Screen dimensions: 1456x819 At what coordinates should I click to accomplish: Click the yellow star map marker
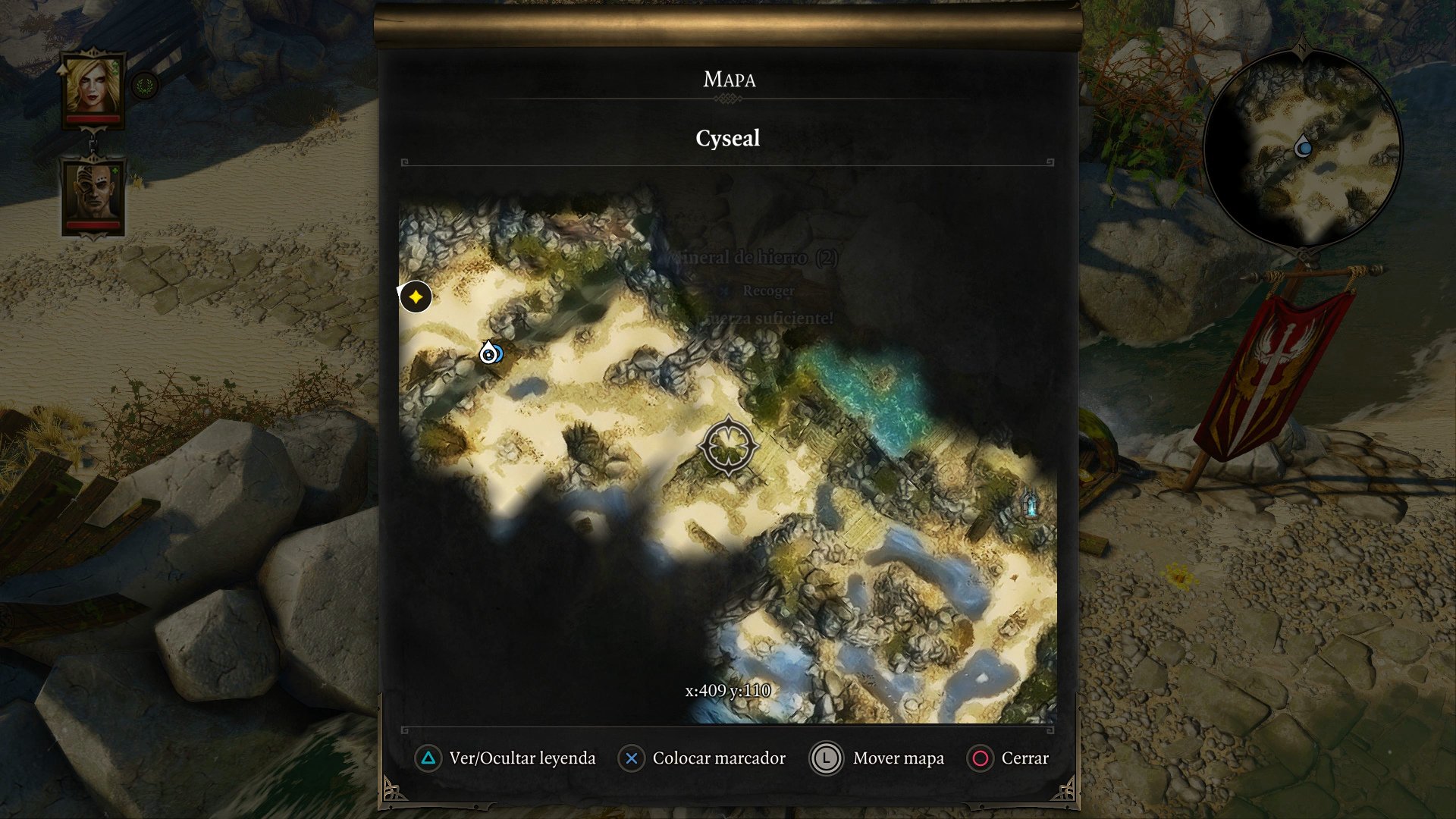click(x=416, y=297)
